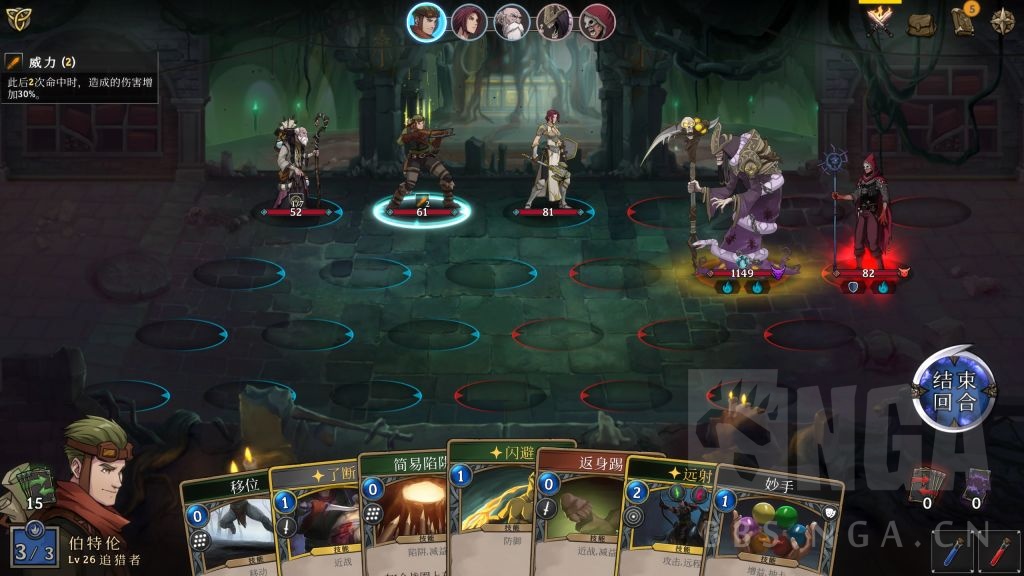This screenshot has height=576, width=1024.
Task: Use the blue potion slot
Action: coord(953,552)
